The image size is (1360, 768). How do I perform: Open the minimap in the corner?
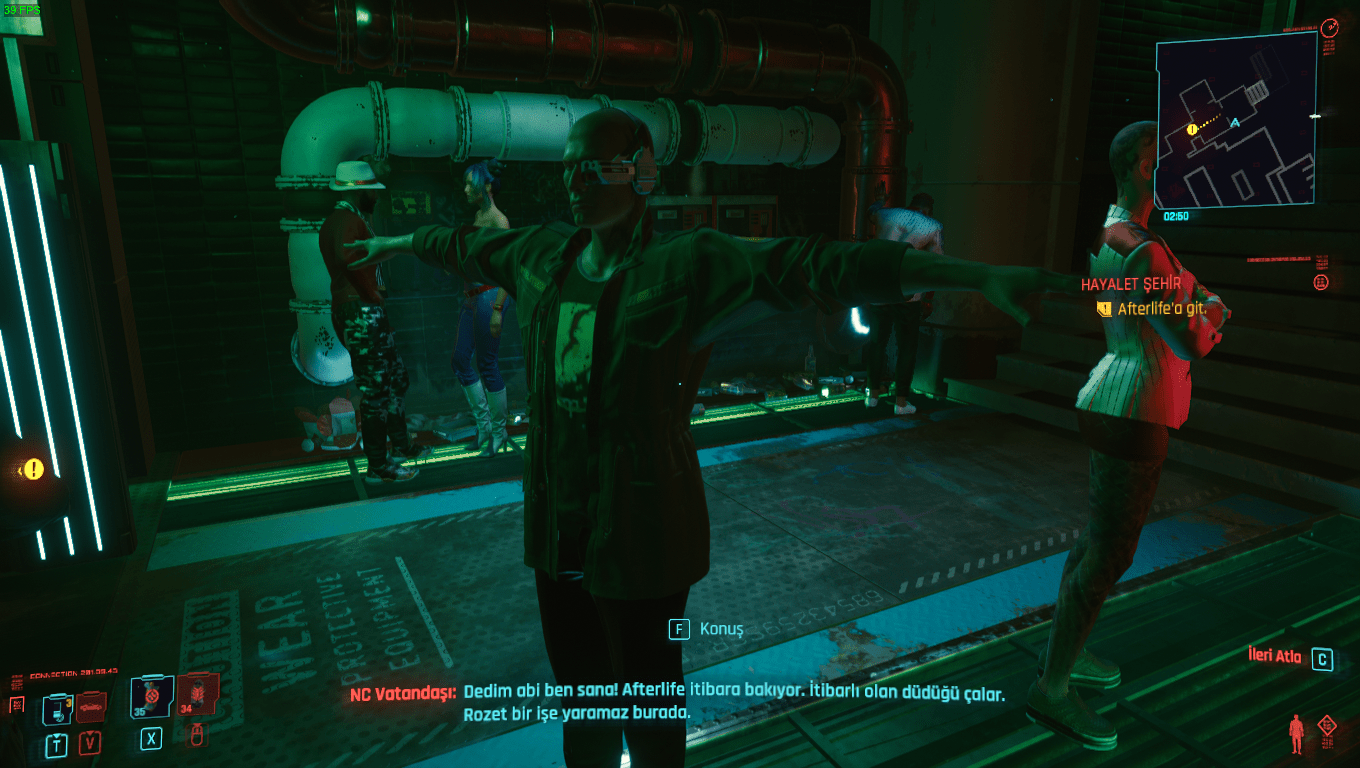(x=1237, y=120)
